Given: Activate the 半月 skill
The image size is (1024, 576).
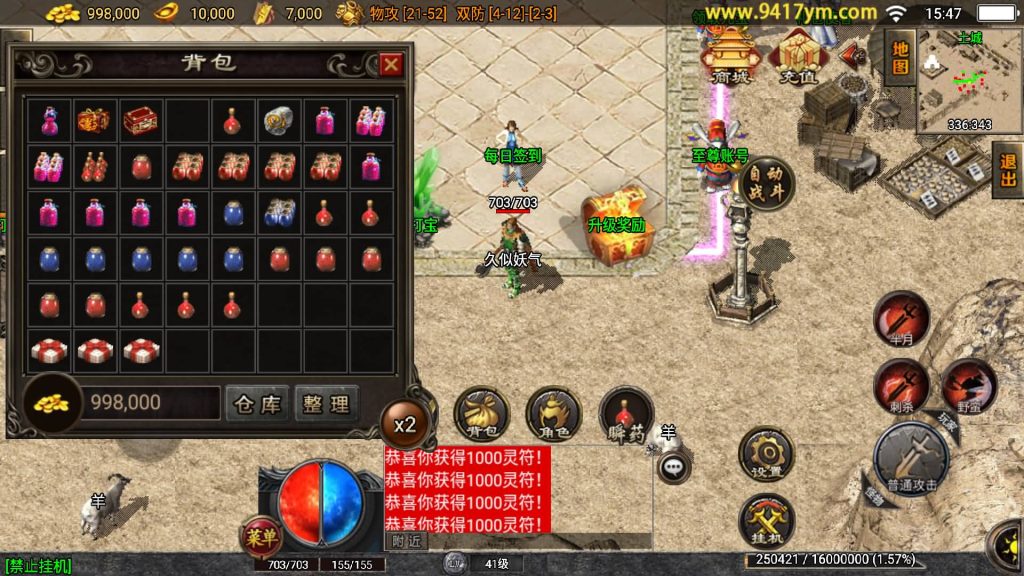Looking at the screenshot, I should click(x=901, y=319).
